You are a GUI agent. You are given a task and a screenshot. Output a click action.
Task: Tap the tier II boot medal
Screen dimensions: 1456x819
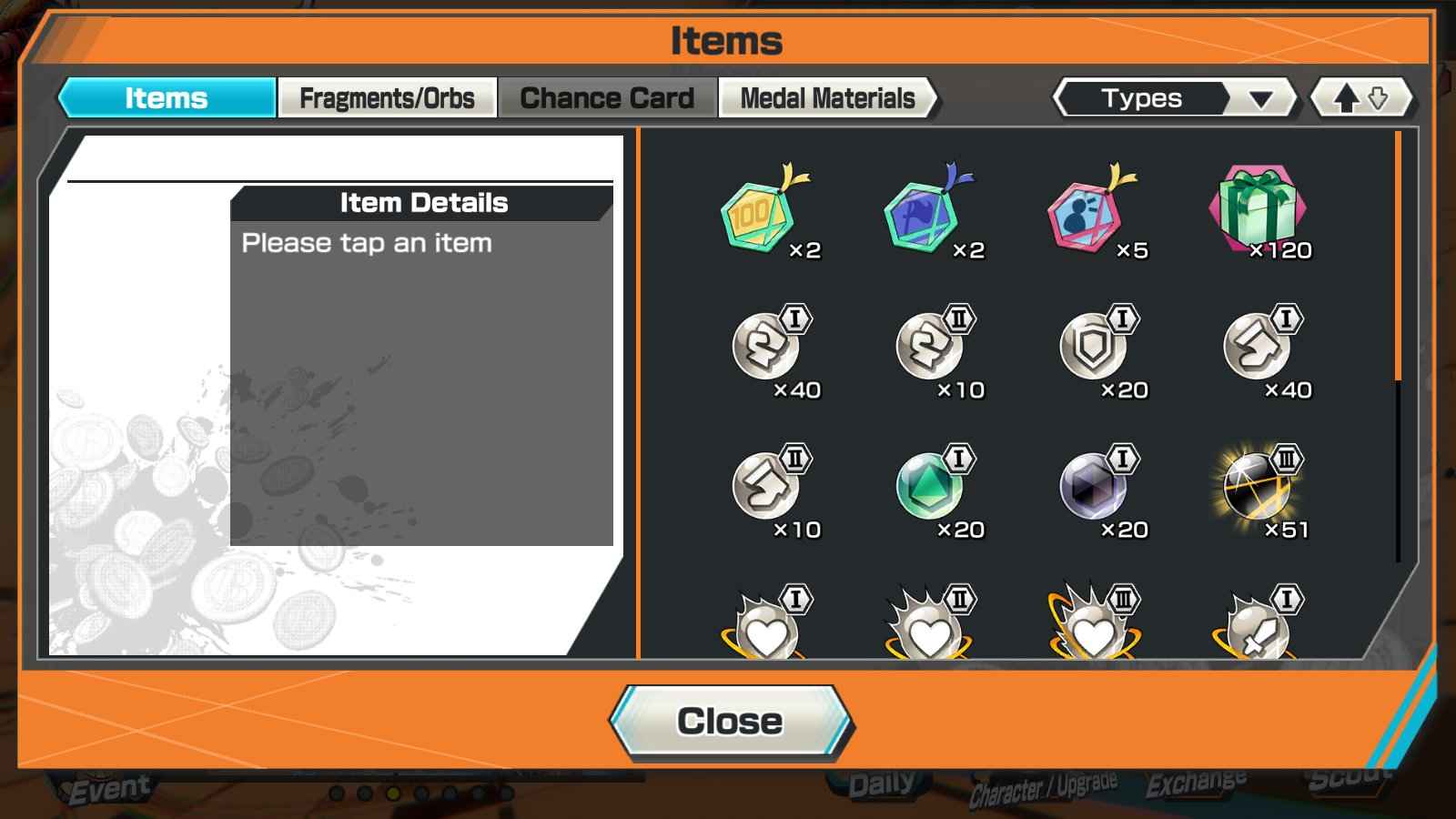click(x=766, y=487)
